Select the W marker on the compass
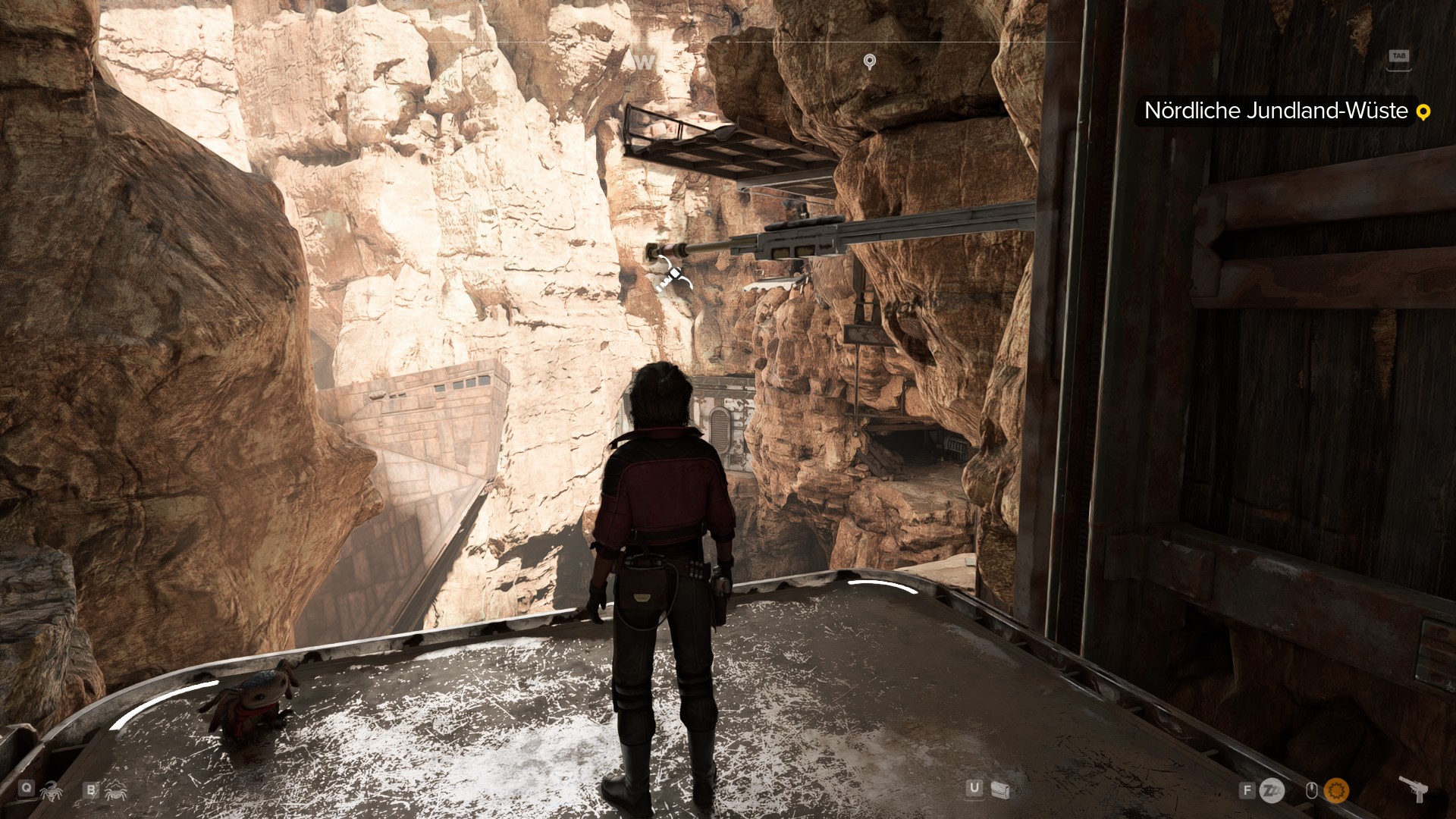1456x819 pixels. point(645,60)
